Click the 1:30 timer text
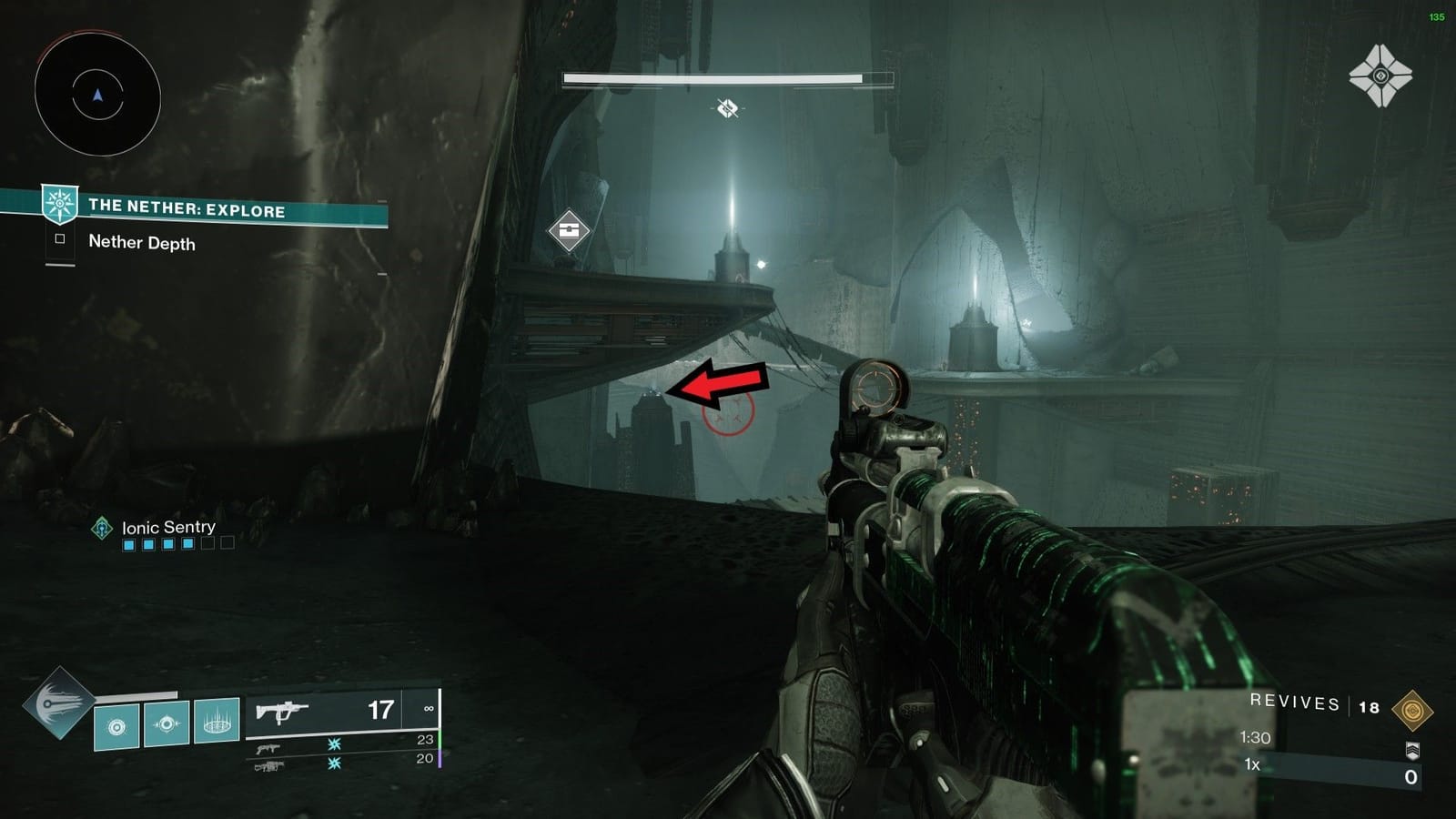Image resolution: width=1456 pixels, height=819 pixels. click(1255, 736)
